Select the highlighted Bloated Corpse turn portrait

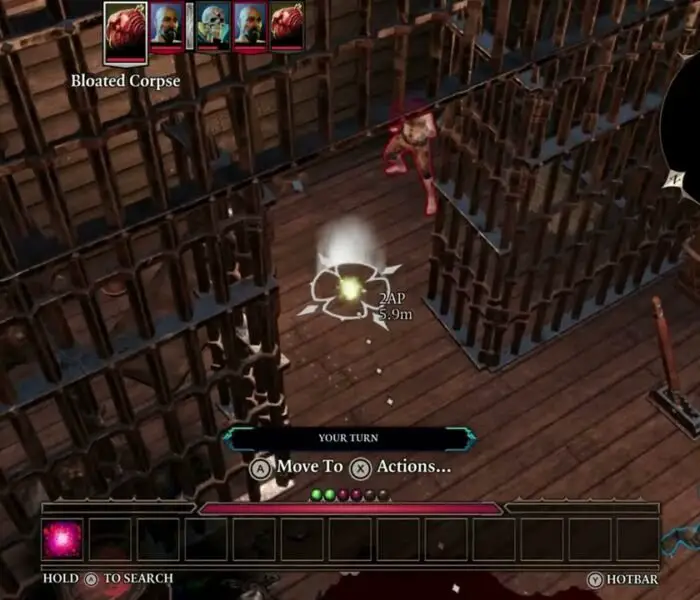(125, 27)
